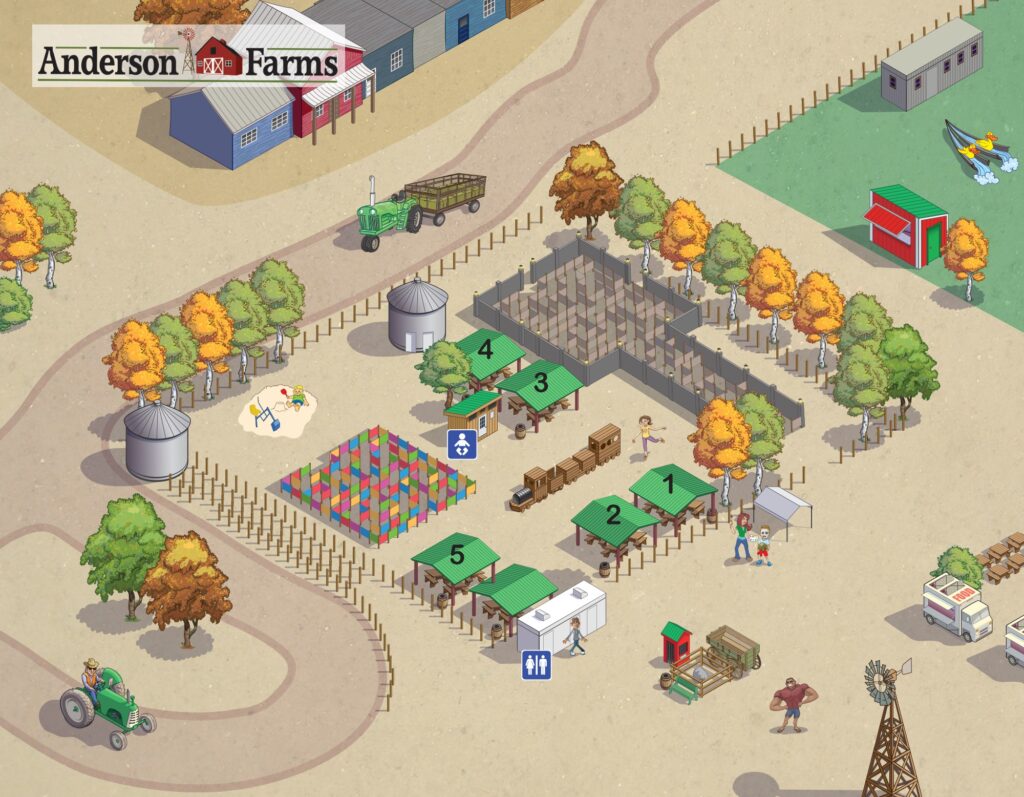This screenshot has width=1024, height=797.
Task: Pick pavilion marker number 5
Action: pos(456,555)
